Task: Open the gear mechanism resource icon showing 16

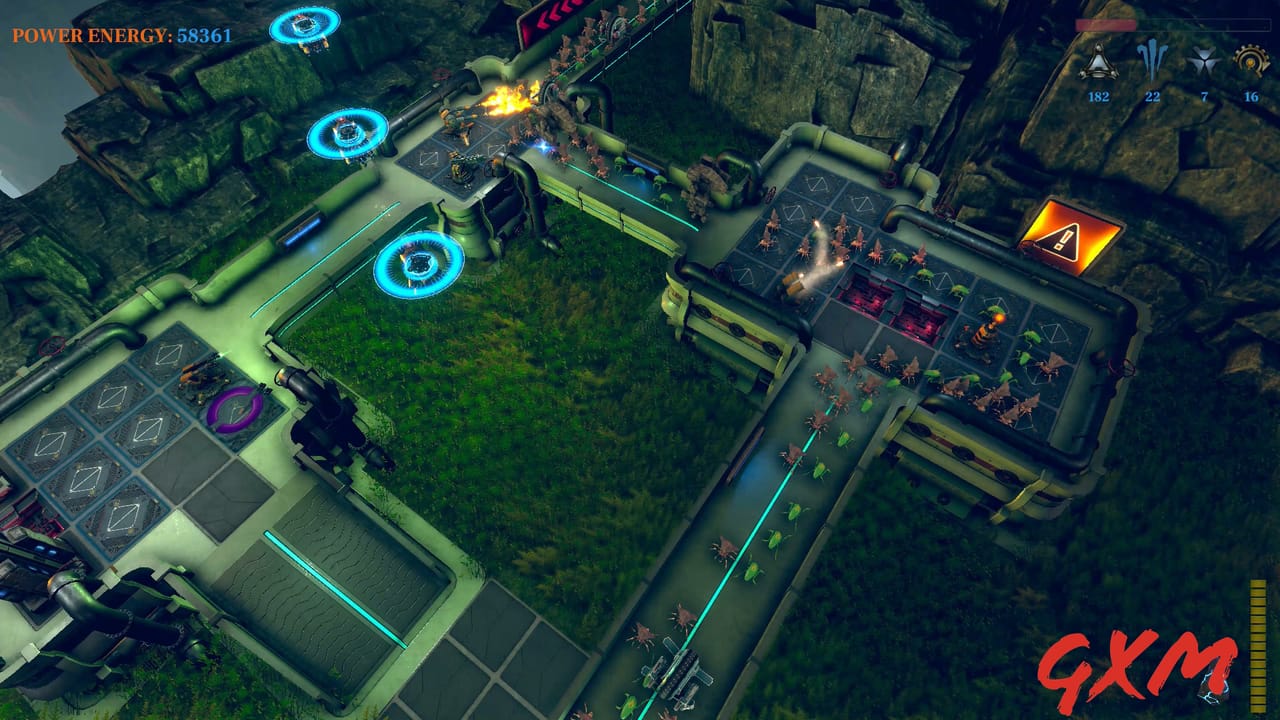Action: tap(1248, 60)
